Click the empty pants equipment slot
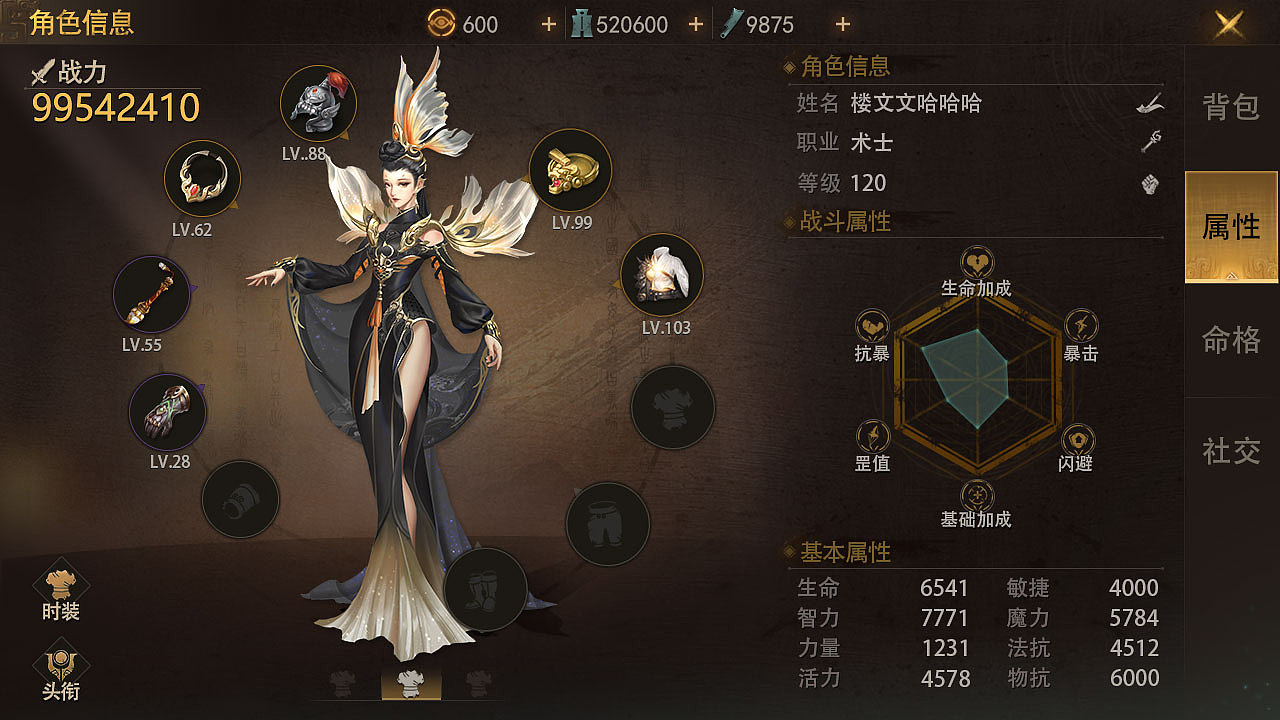The image size is (1280, 720). 608,523
